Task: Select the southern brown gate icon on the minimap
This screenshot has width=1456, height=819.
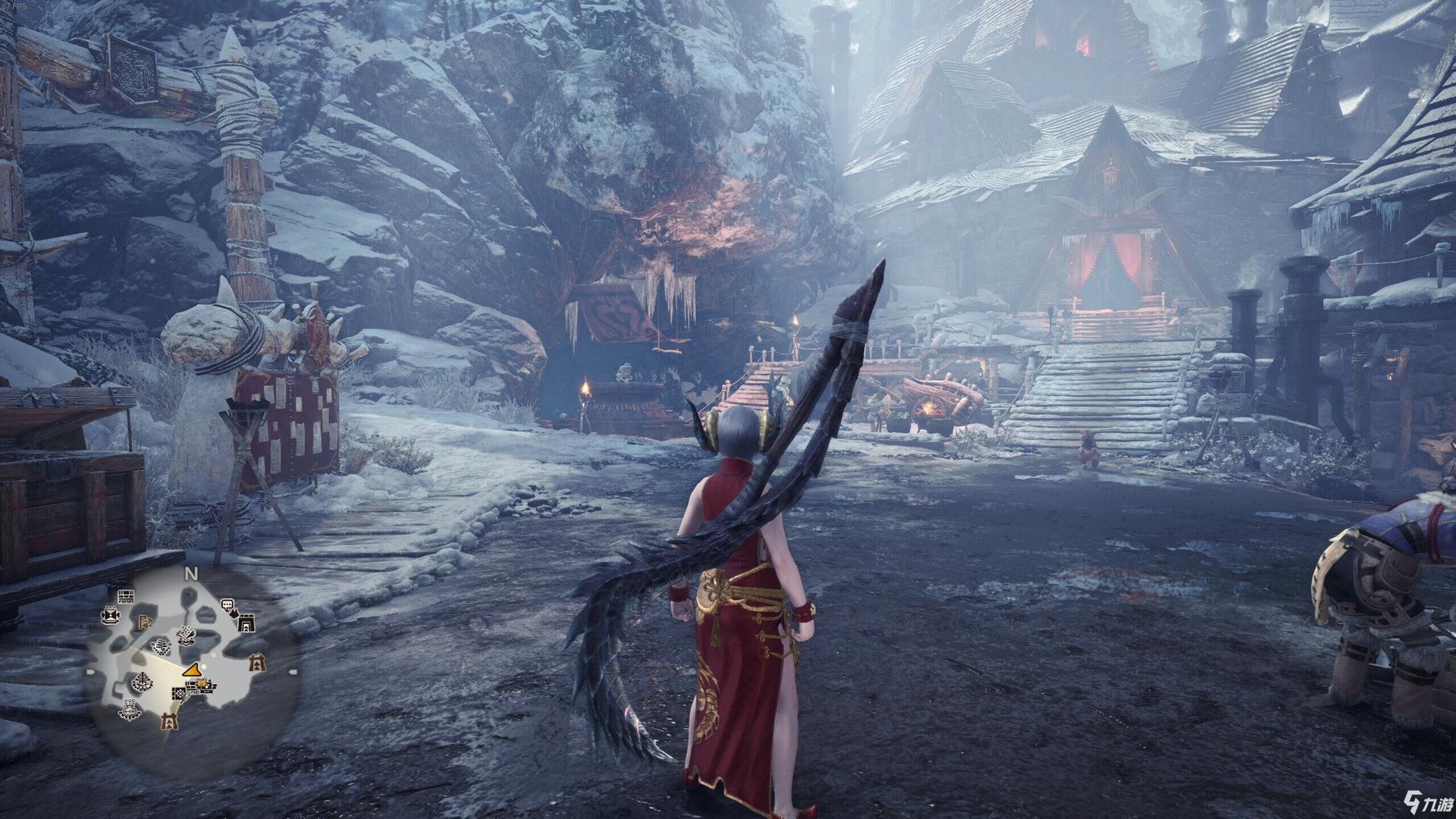Action: click(170, 720)
